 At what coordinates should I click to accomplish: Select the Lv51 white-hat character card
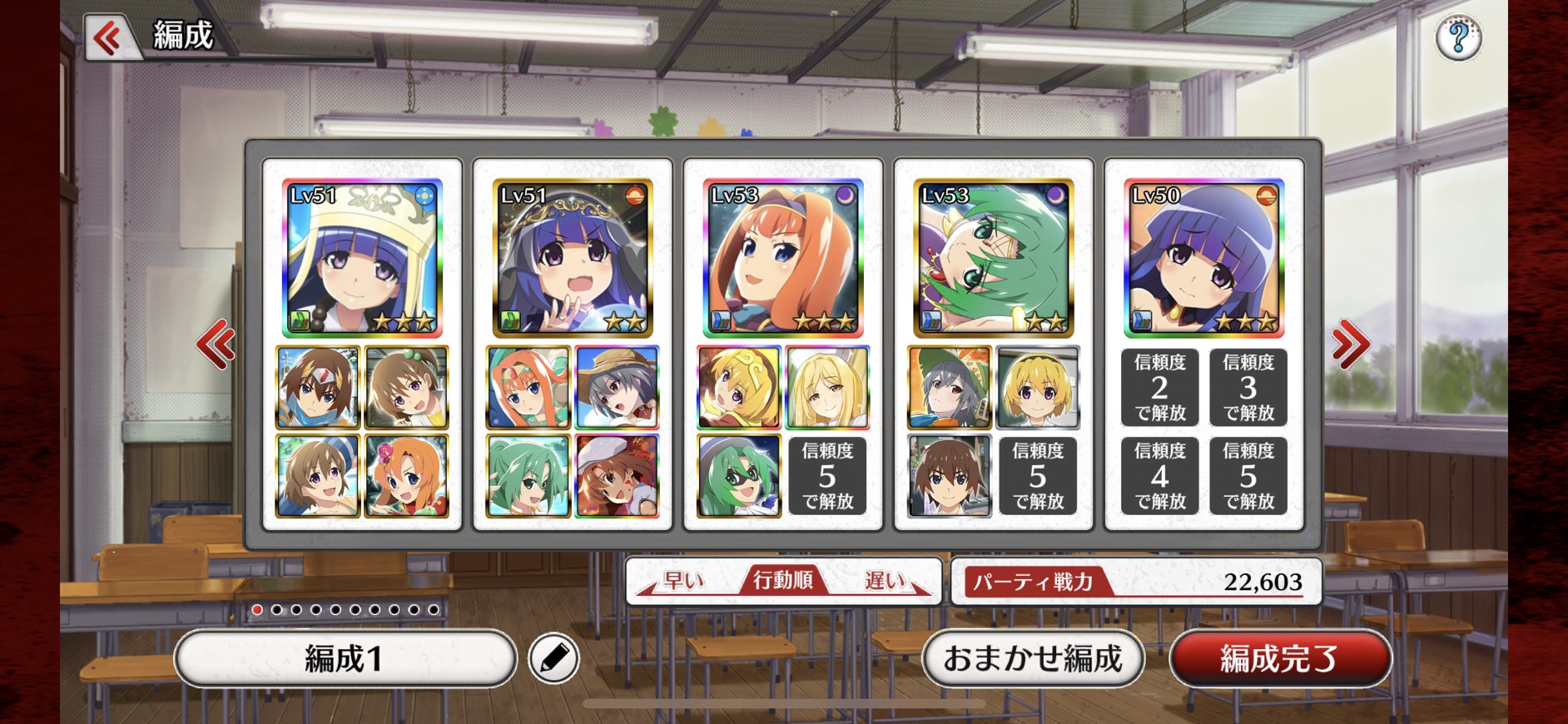[x=362, y=258]
